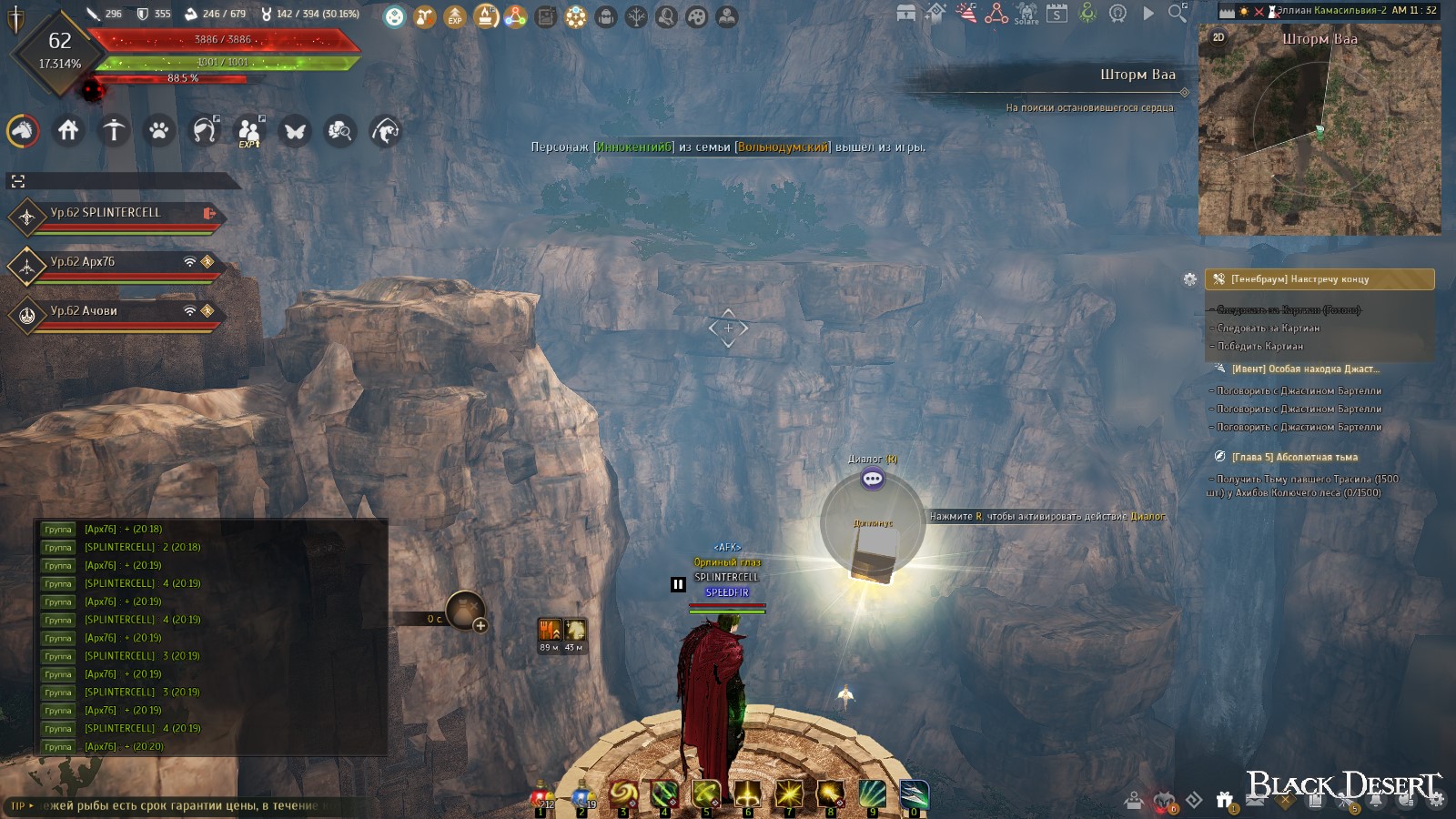Open the palette icon on top bar
The width and height of the screenshot is (1456, 819).
697,16
